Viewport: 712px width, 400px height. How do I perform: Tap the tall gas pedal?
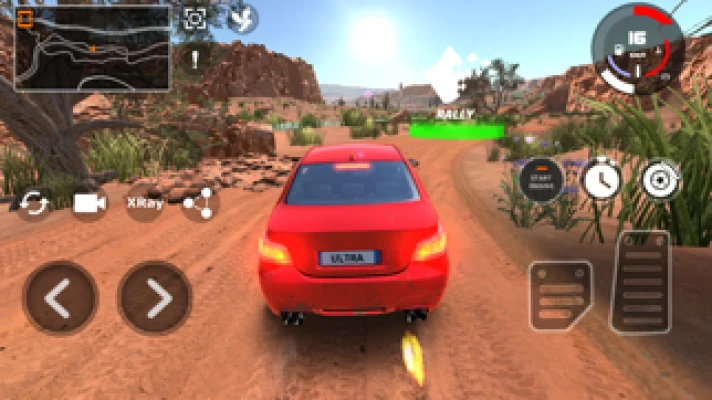[x=640, y=281]
